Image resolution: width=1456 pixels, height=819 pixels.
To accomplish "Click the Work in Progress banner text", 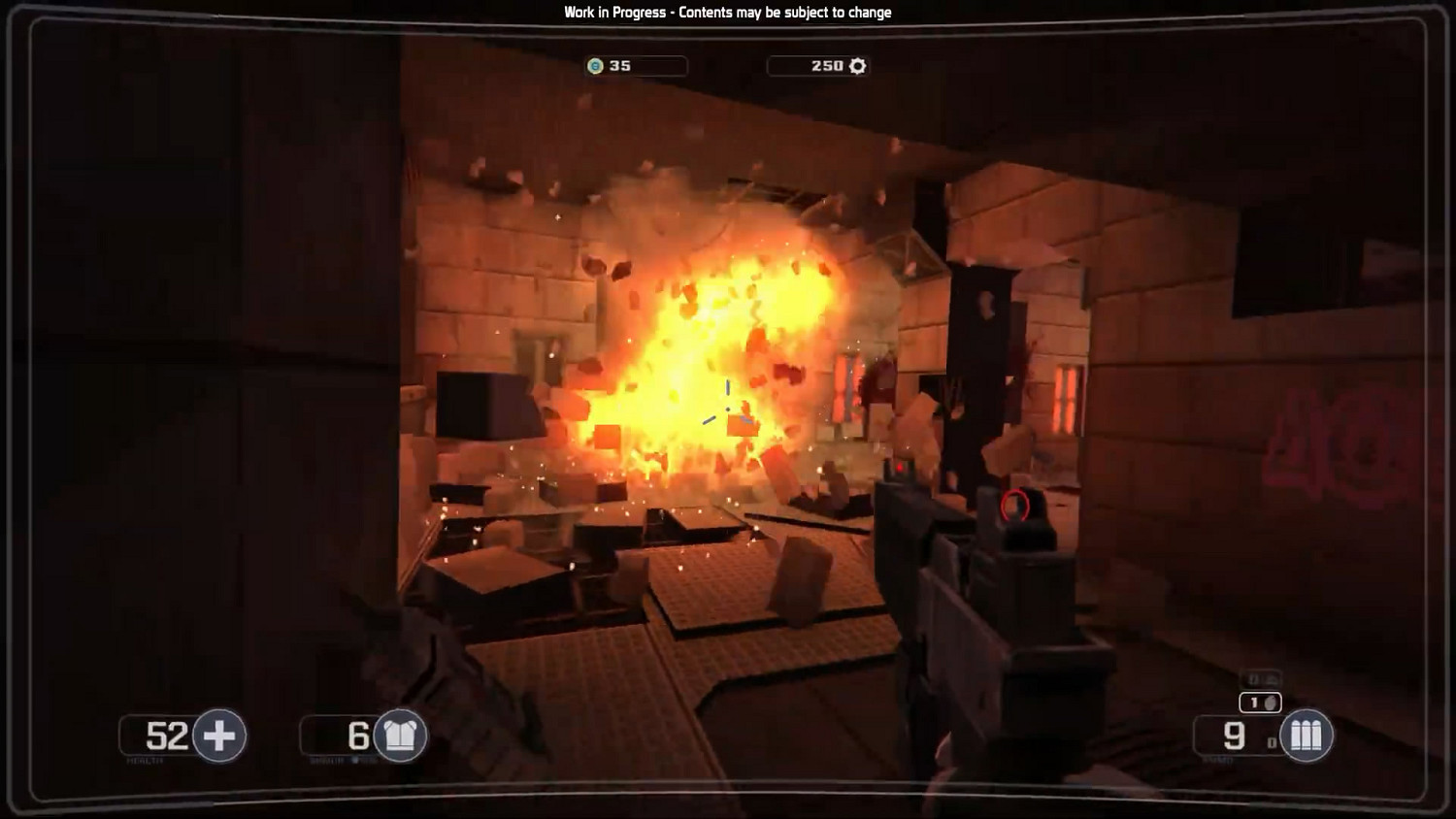I will 726,13.
